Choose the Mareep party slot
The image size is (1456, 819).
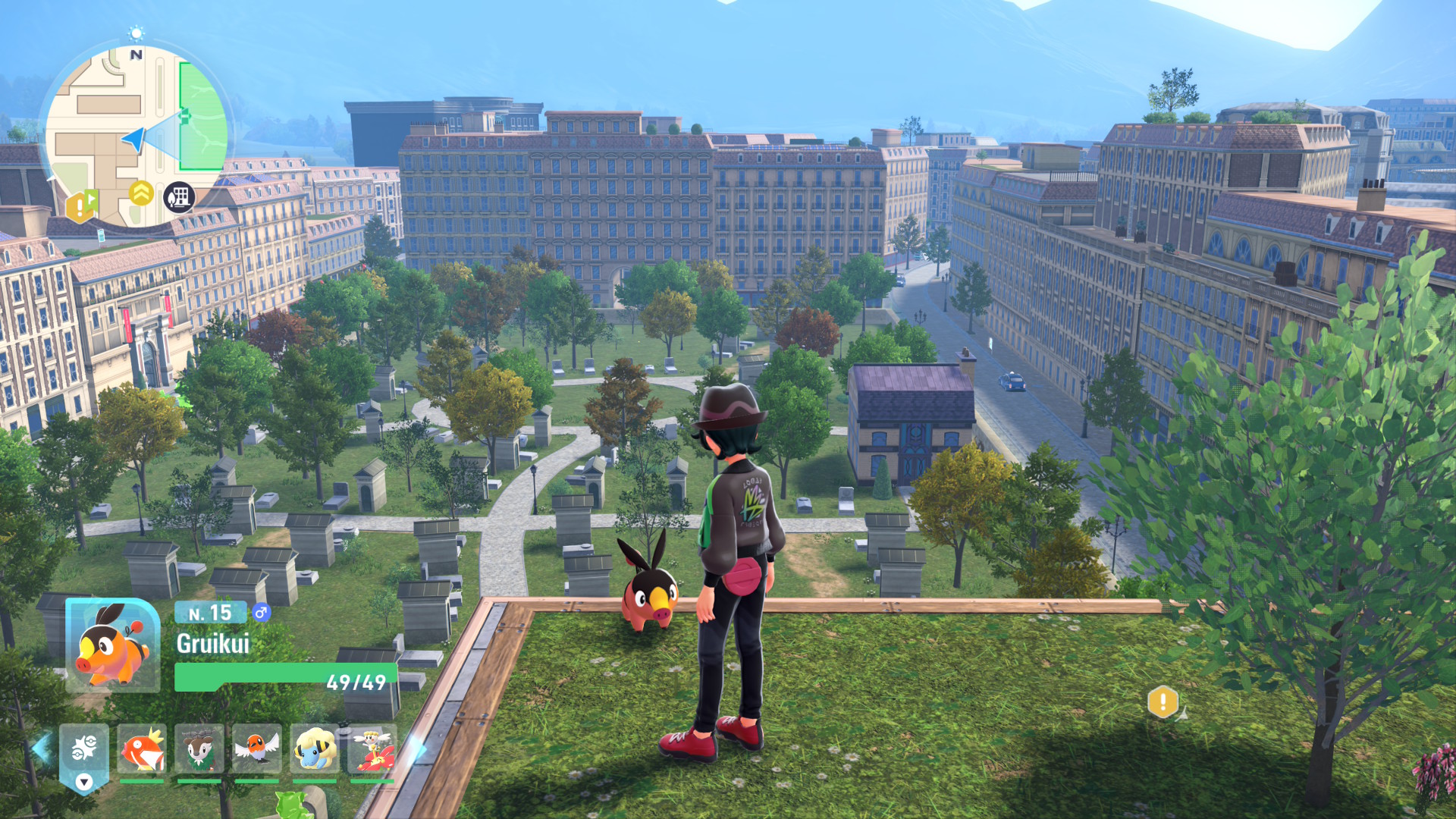point(315,749)
